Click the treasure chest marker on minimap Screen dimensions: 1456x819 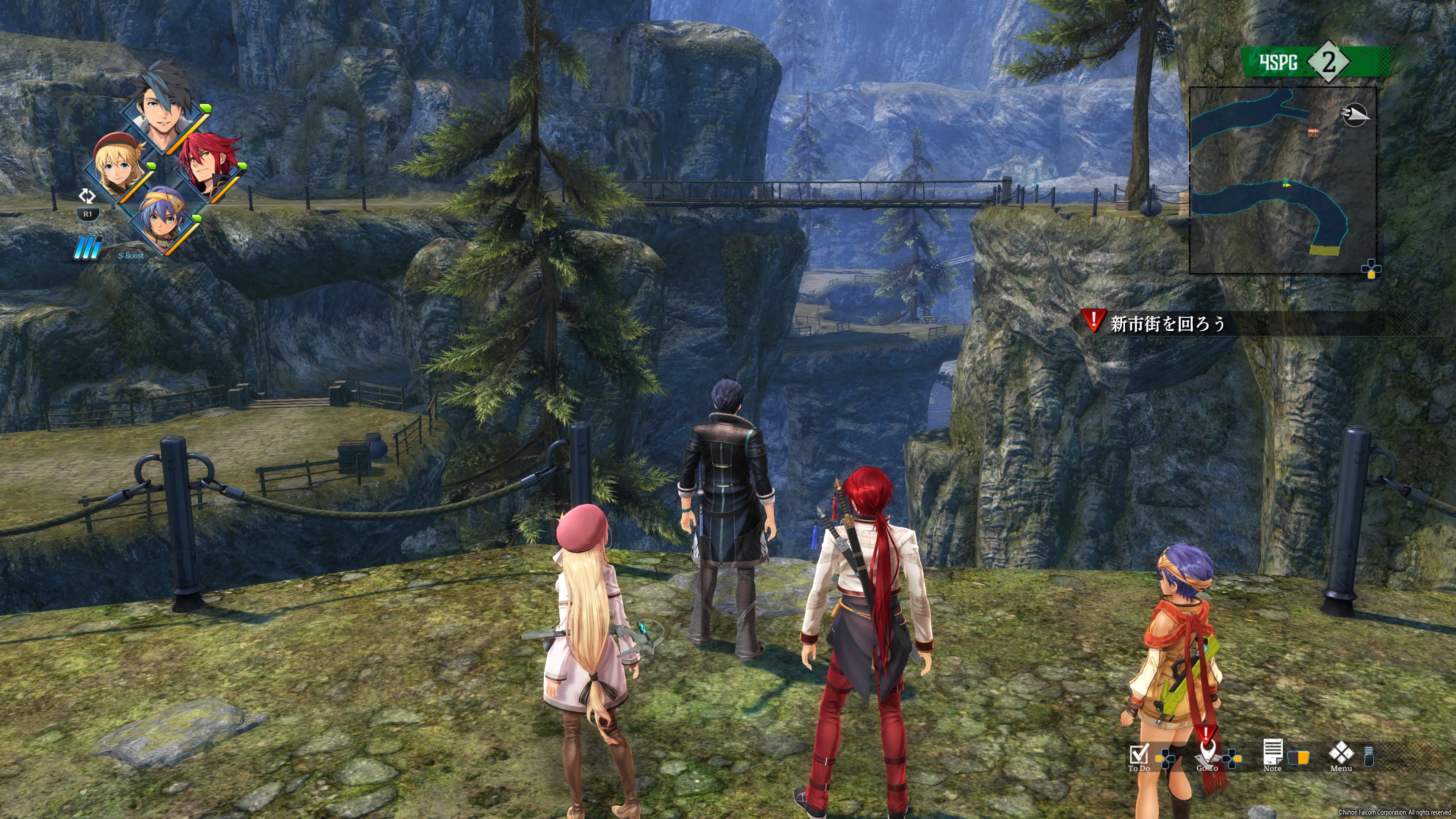pos(1313,132)
